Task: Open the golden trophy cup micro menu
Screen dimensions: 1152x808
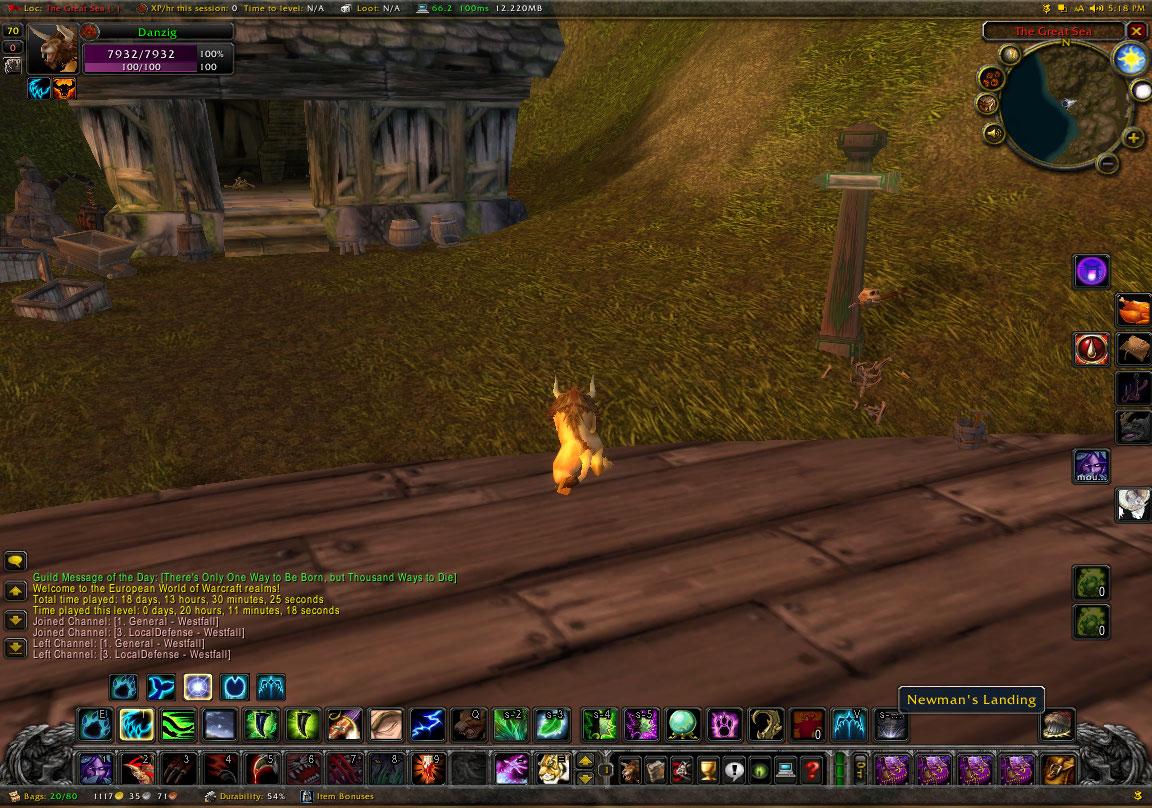Action: (708, 770)
